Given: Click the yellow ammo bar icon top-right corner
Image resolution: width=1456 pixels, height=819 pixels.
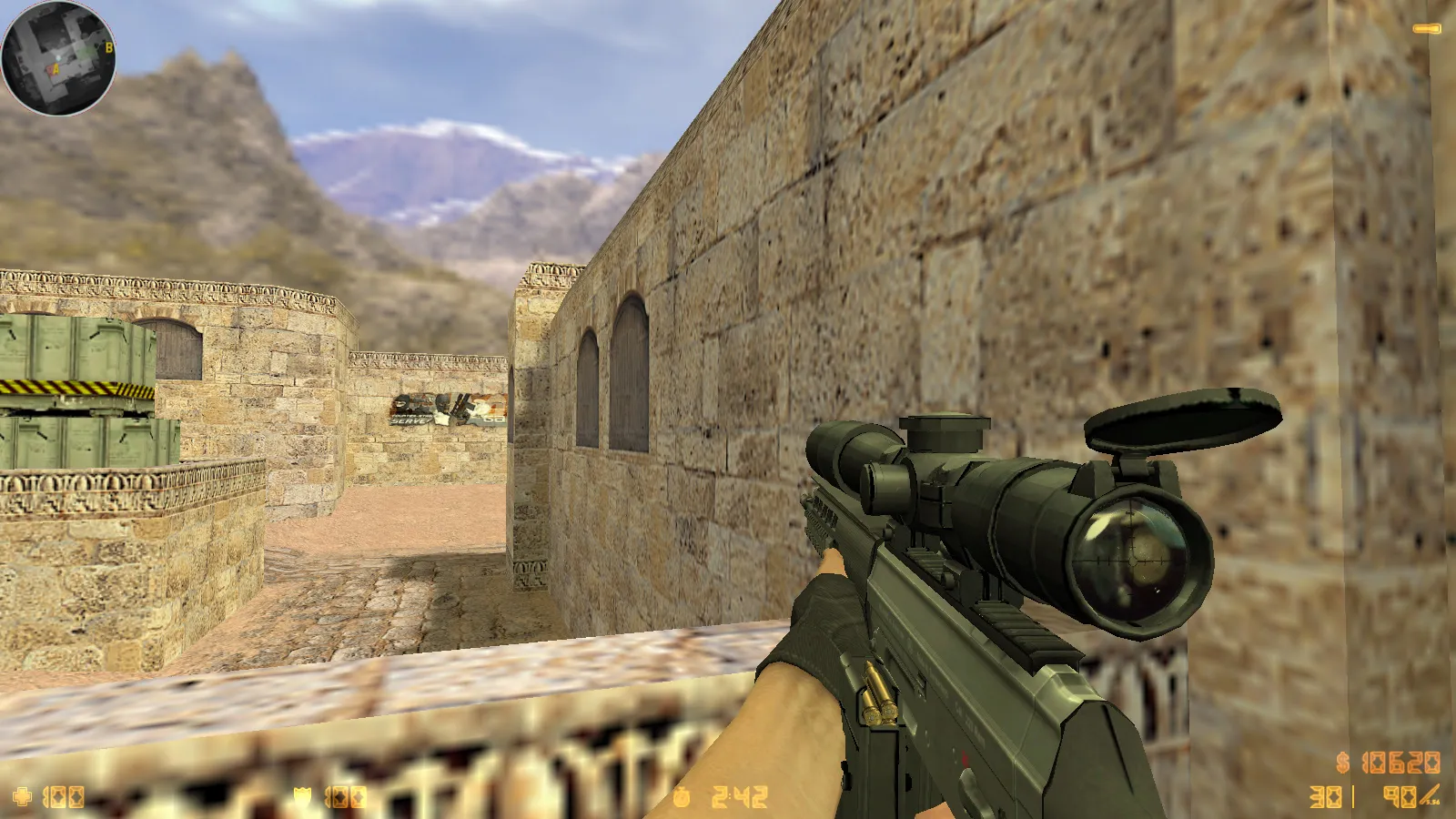Looking at the screenshot, I should pyautogui.click(x=1426, y=27).
